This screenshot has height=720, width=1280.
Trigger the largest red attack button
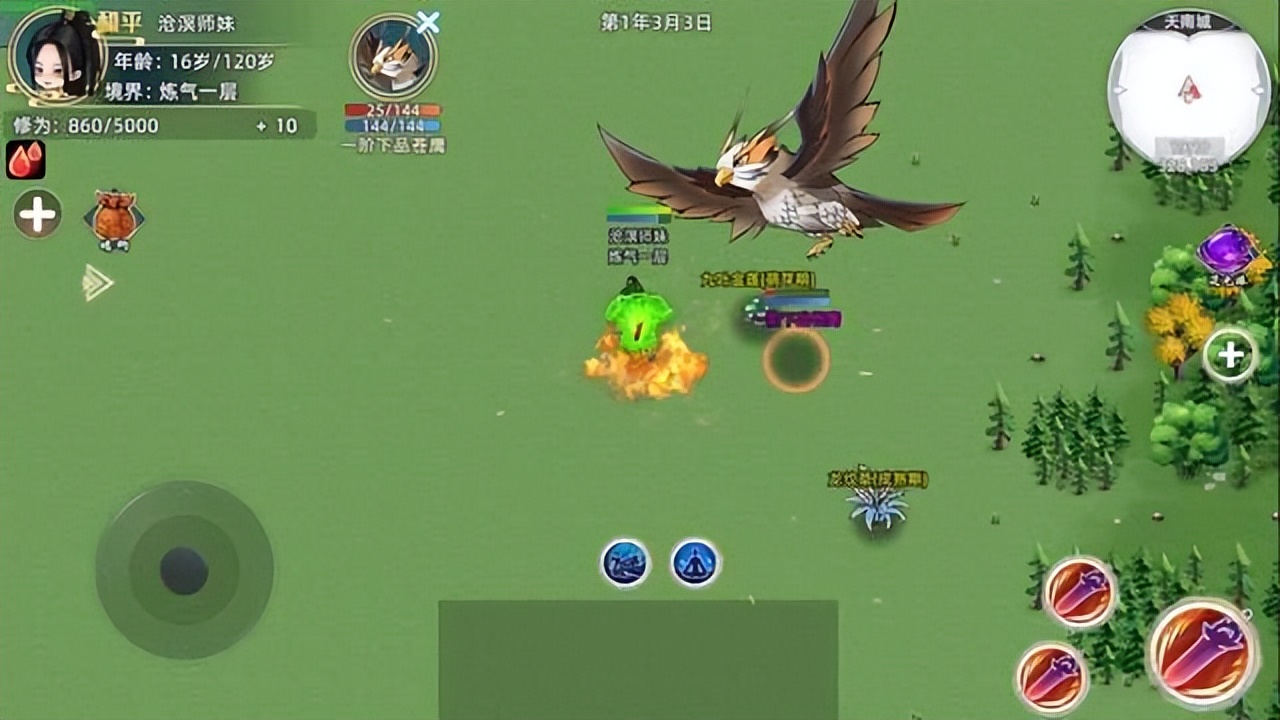tap(1202, 652)
